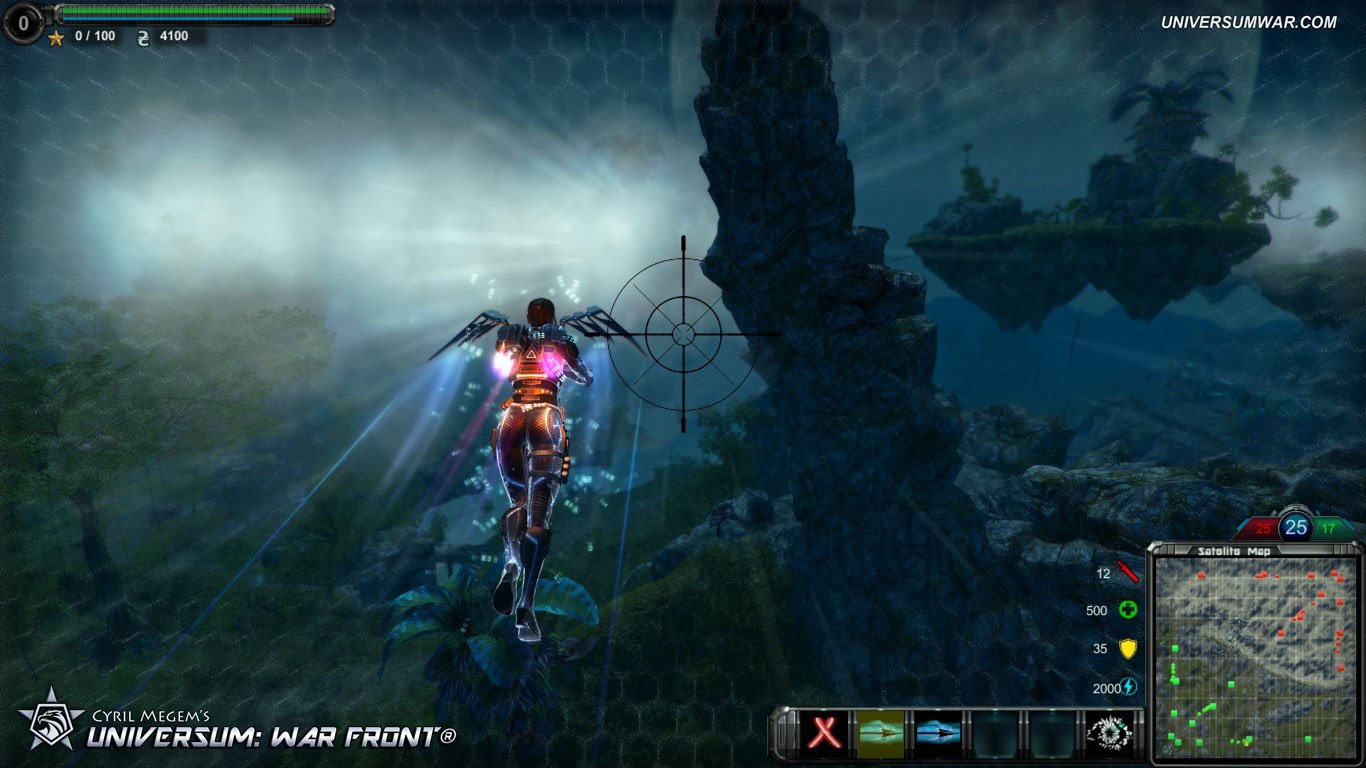The height and width of the screenshot is (768, 1366).
Task: Click the green medical cross health icon
Action: pyautogui.click(x=1128, y=609)
